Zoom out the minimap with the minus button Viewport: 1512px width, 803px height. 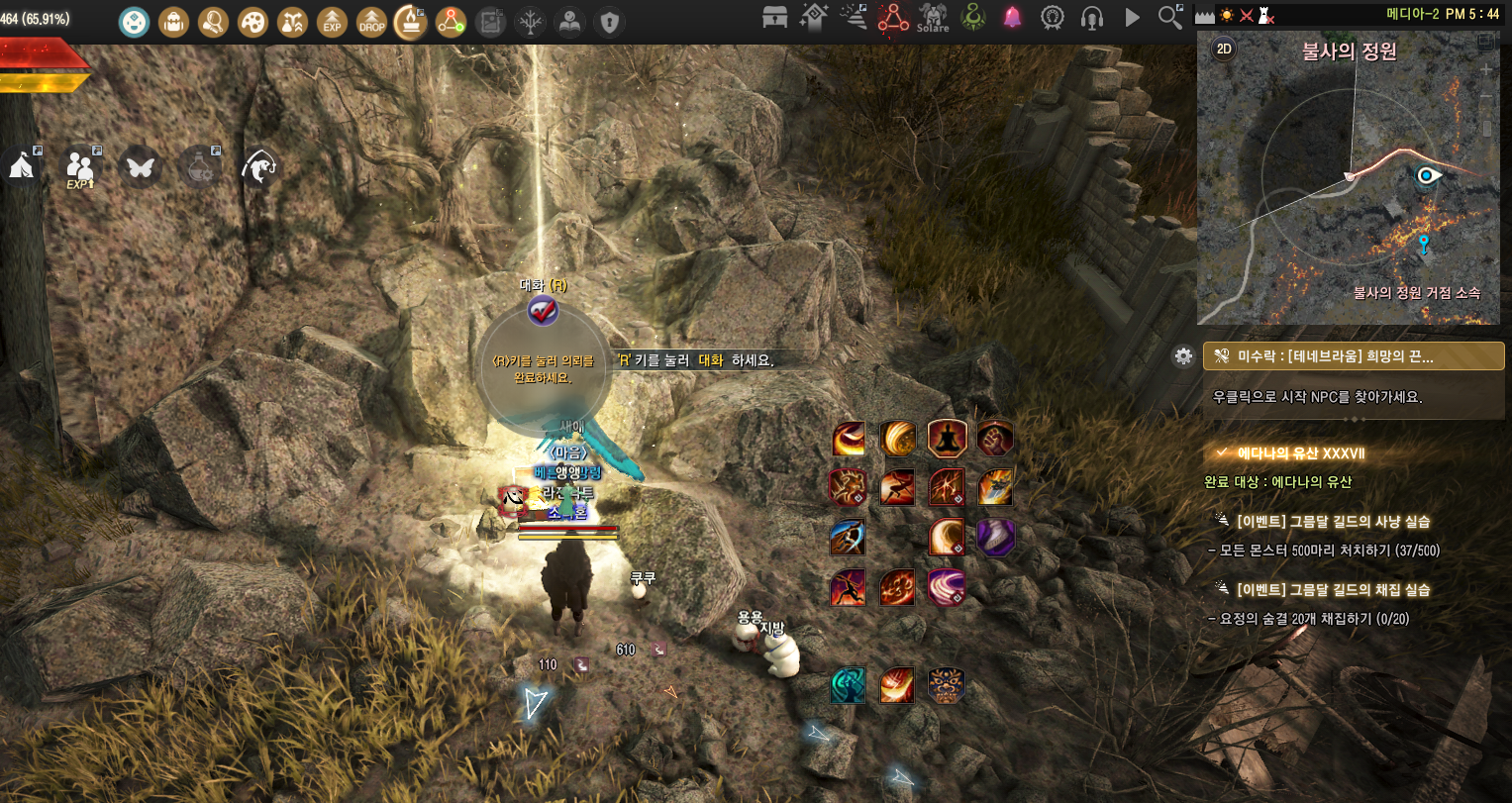[x=1486, y=96]
